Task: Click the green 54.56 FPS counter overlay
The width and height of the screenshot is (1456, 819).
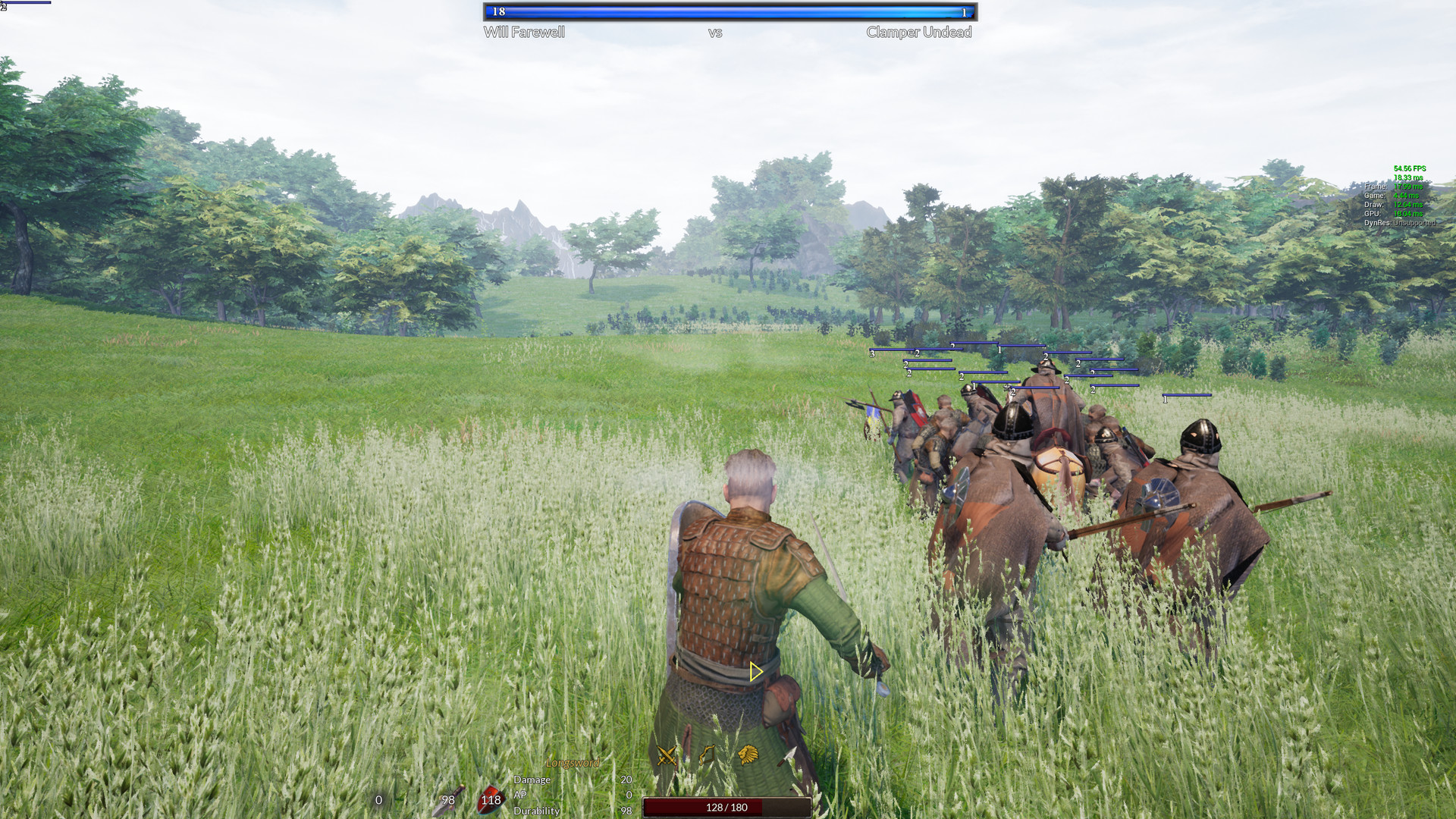Action: (x=1410, y=168)
